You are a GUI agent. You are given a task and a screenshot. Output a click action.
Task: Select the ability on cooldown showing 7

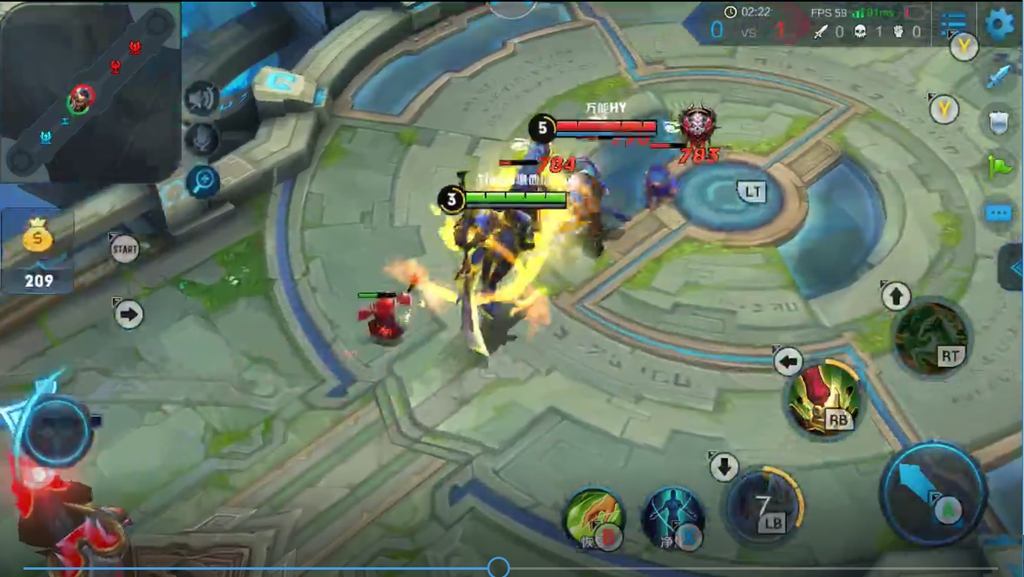click(x=765, y=505)
